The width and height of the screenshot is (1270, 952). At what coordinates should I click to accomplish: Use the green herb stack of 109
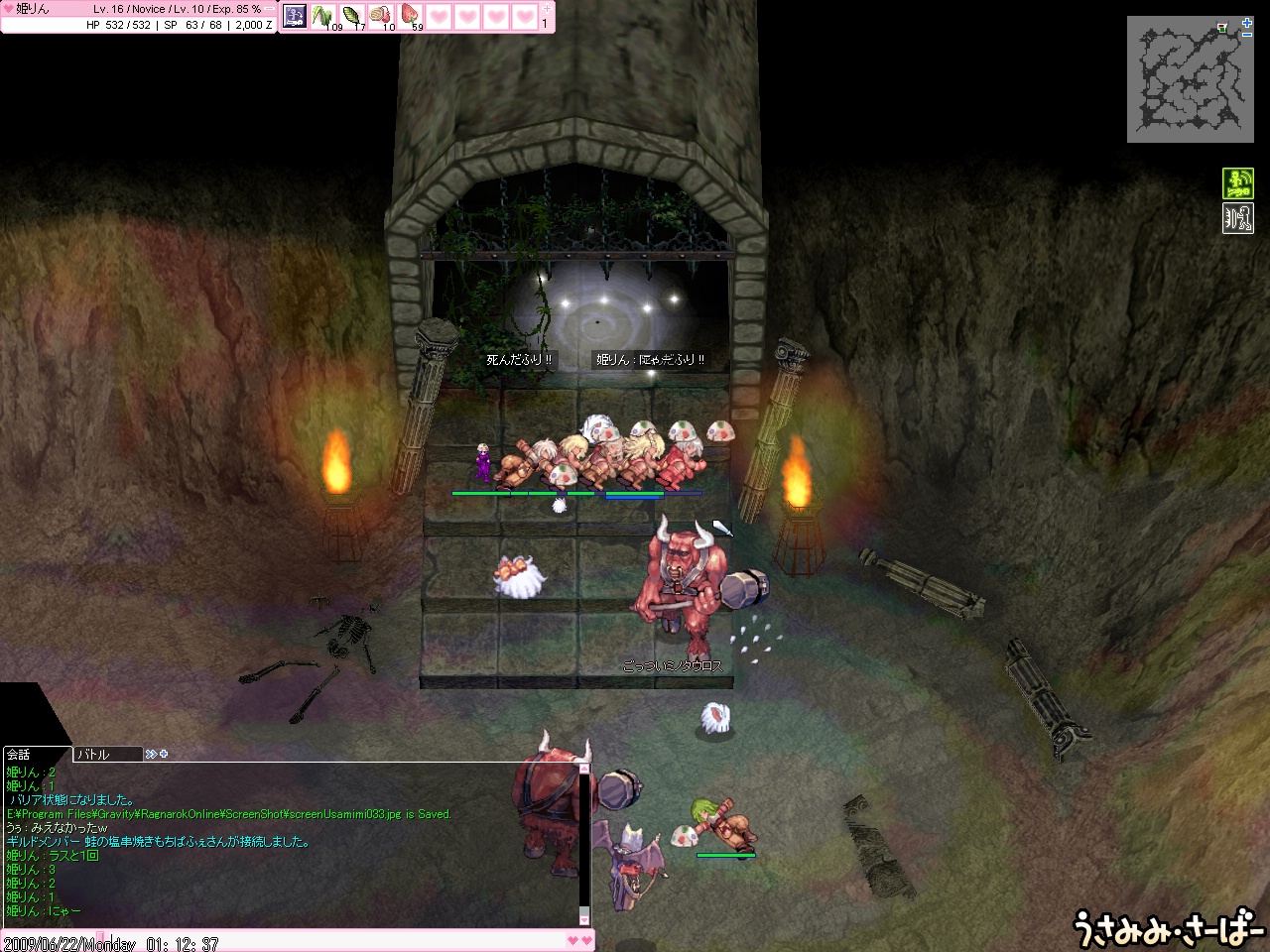click(324, 16)
